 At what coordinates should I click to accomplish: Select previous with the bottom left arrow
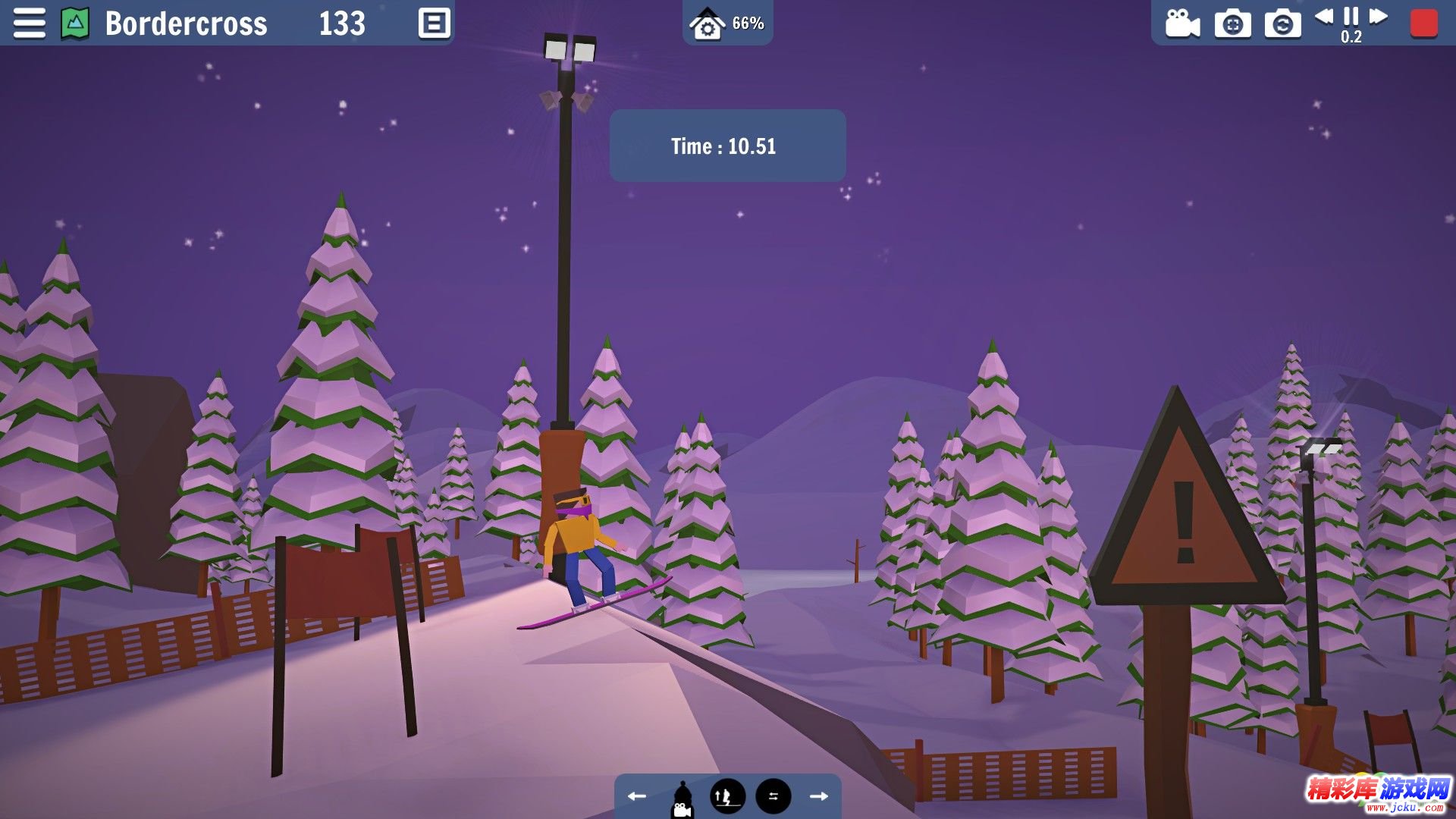(637, 796)
